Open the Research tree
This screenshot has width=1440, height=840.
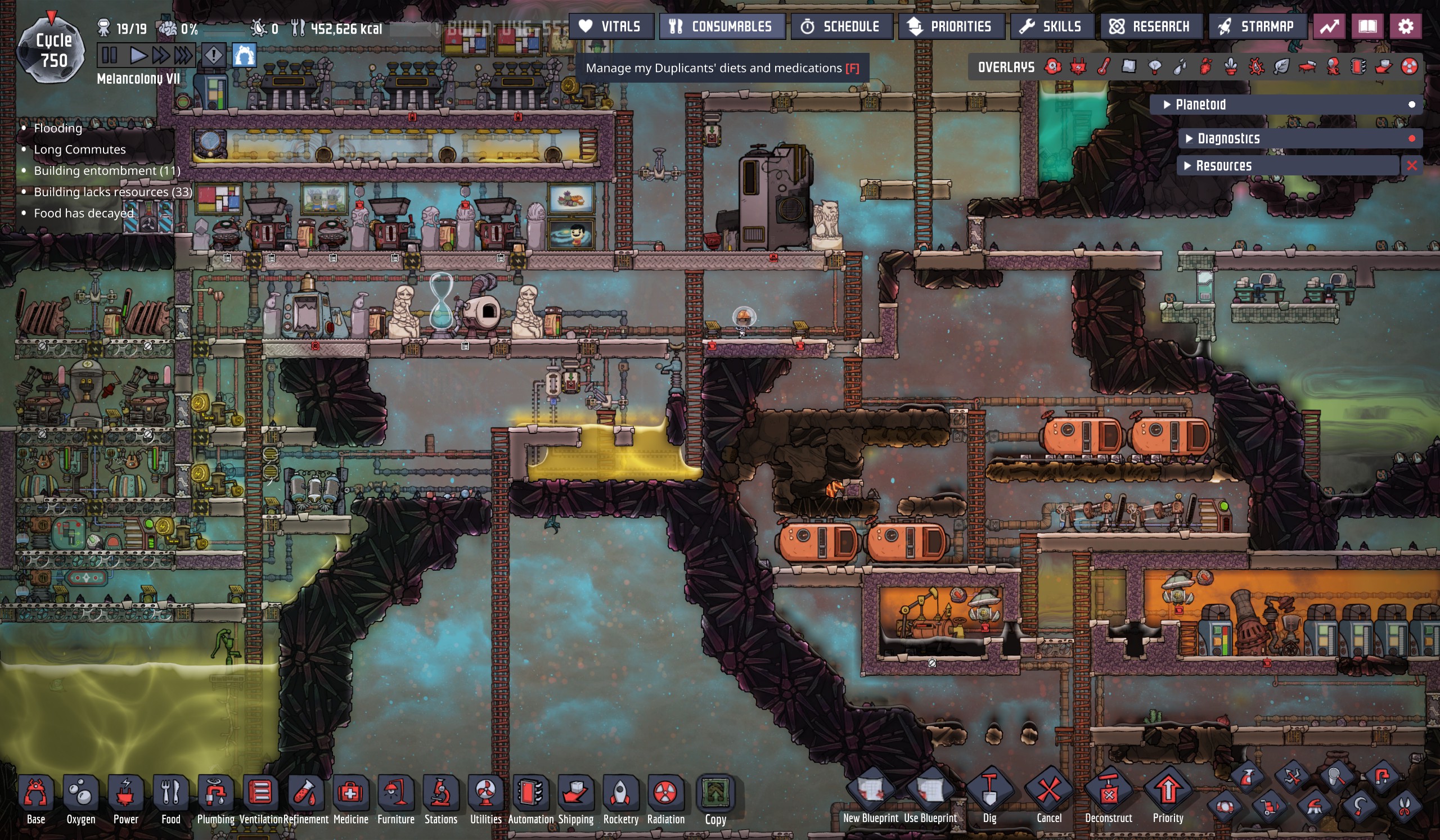coord(1150,26)
